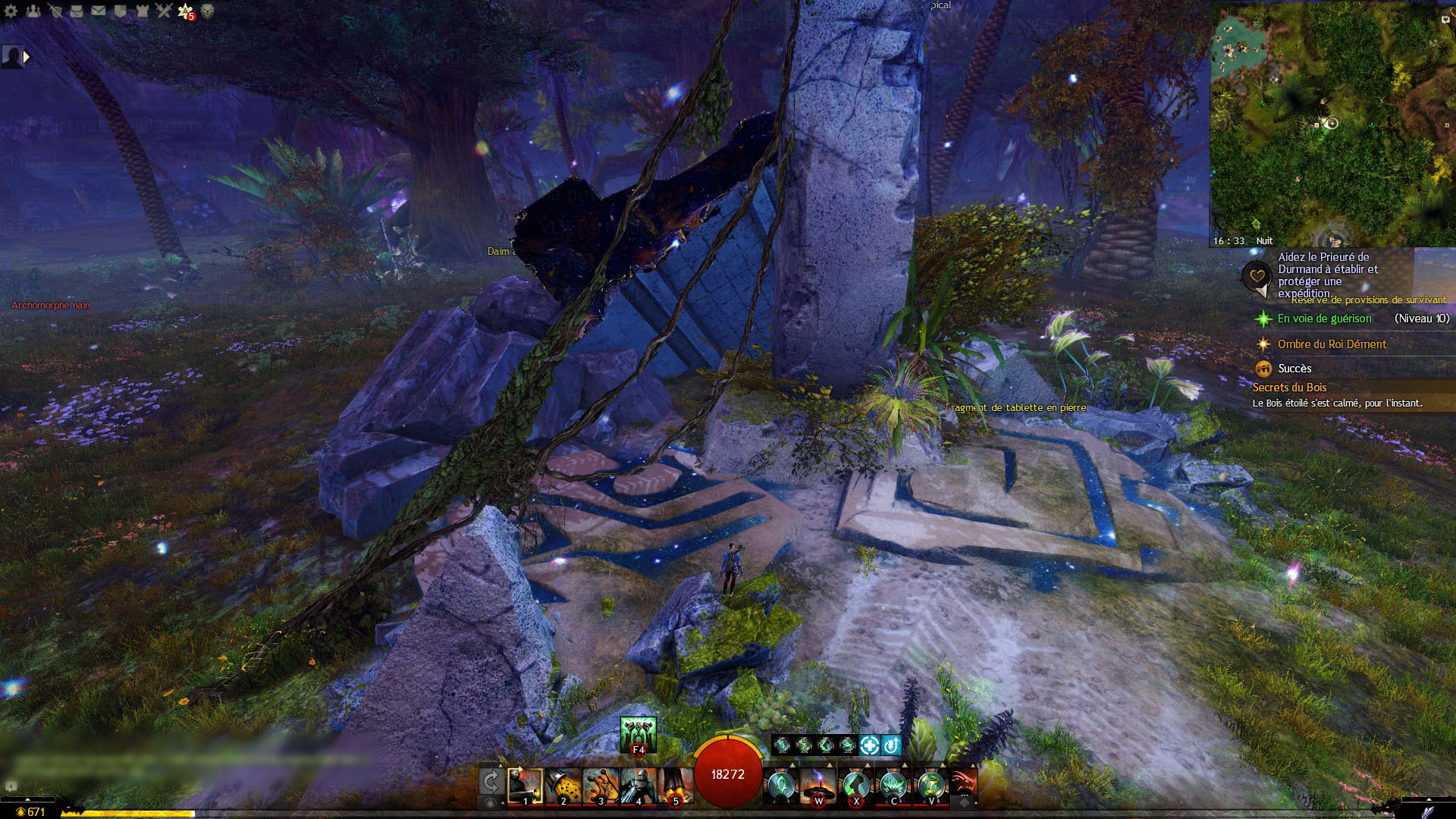Open the inventory bag icon
Image resolution: width=1456 pixels, height=819 pixels.
77,11
